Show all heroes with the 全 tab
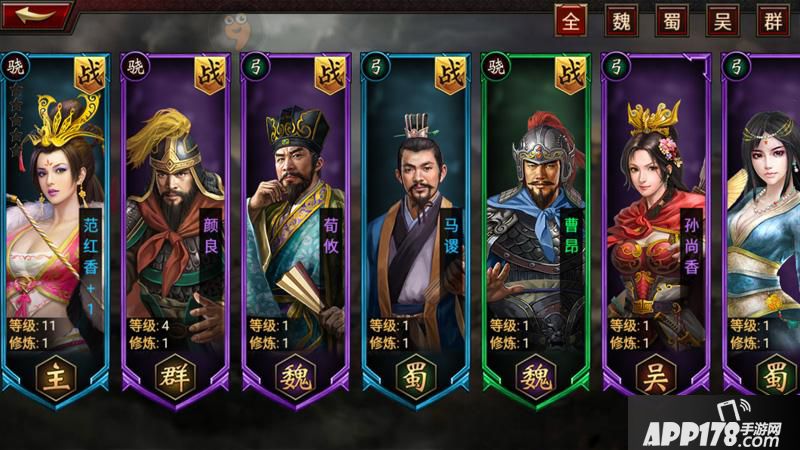The height and width of the screenshot is (450, 800). [x=571, y=20]
